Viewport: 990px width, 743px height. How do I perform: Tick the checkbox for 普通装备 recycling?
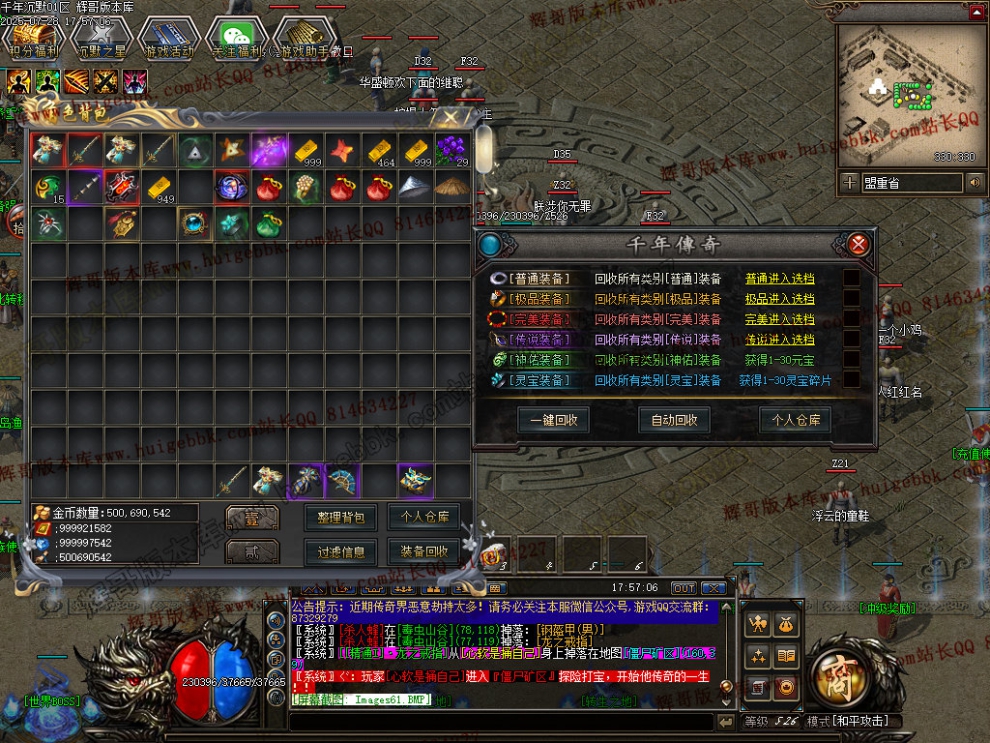[x=851, y=279]
